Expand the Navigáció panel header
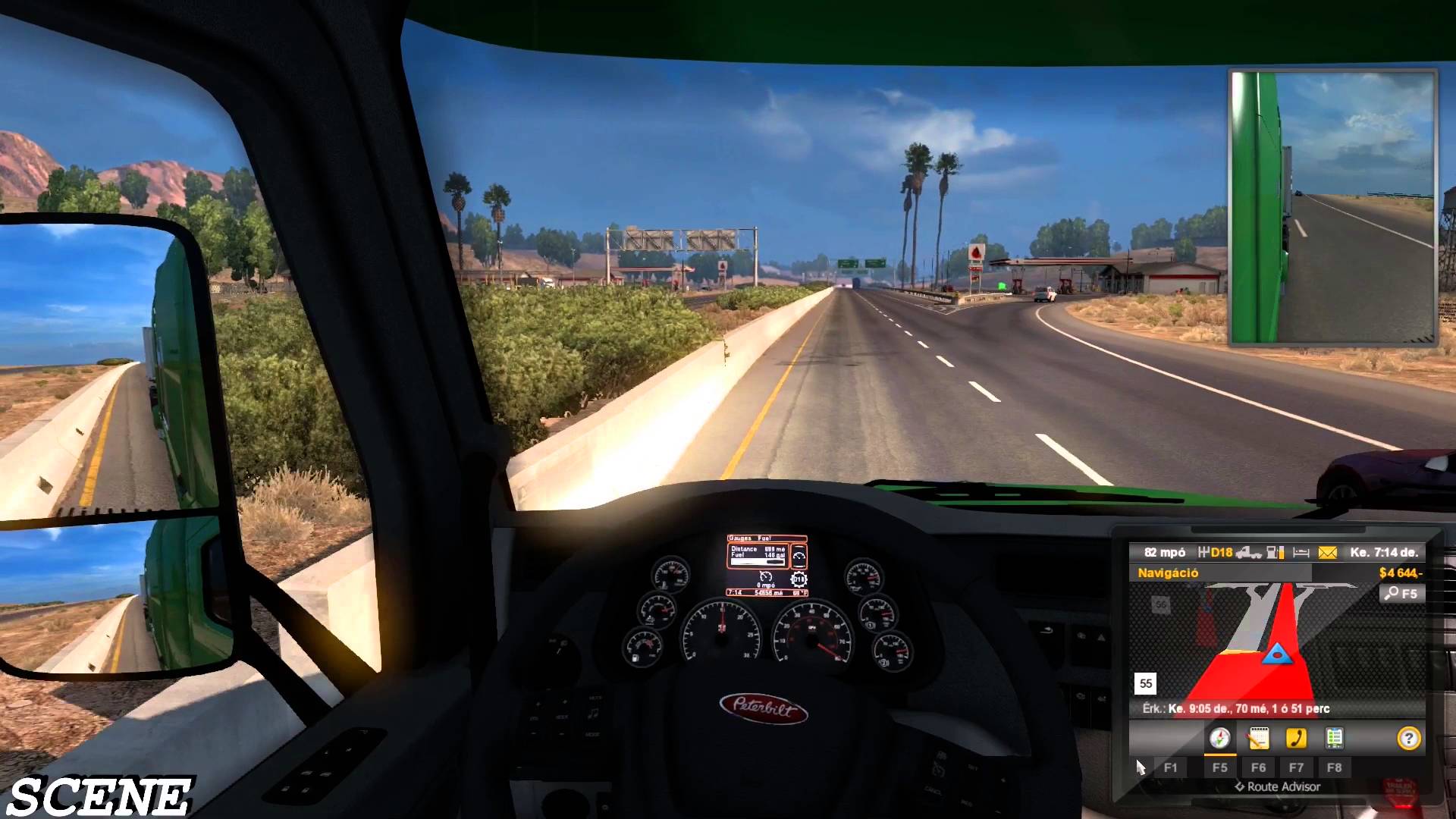This screenshot has width=1456, height=819. coord(1168,573)
